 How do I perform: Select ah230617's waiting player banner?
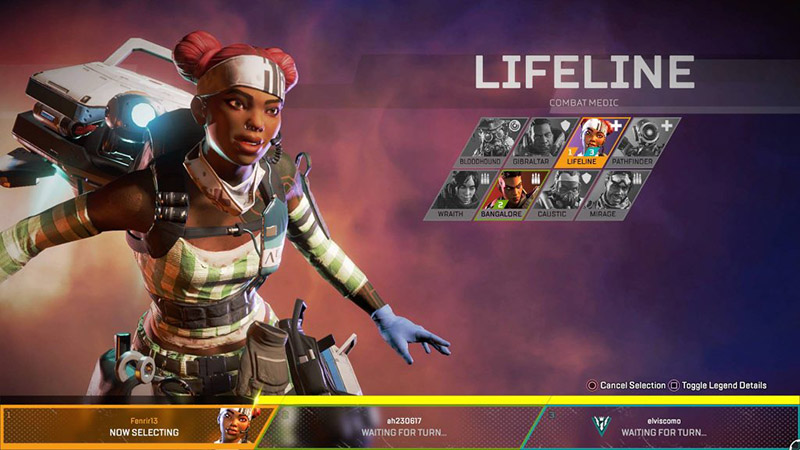click(x=400, y=426)
